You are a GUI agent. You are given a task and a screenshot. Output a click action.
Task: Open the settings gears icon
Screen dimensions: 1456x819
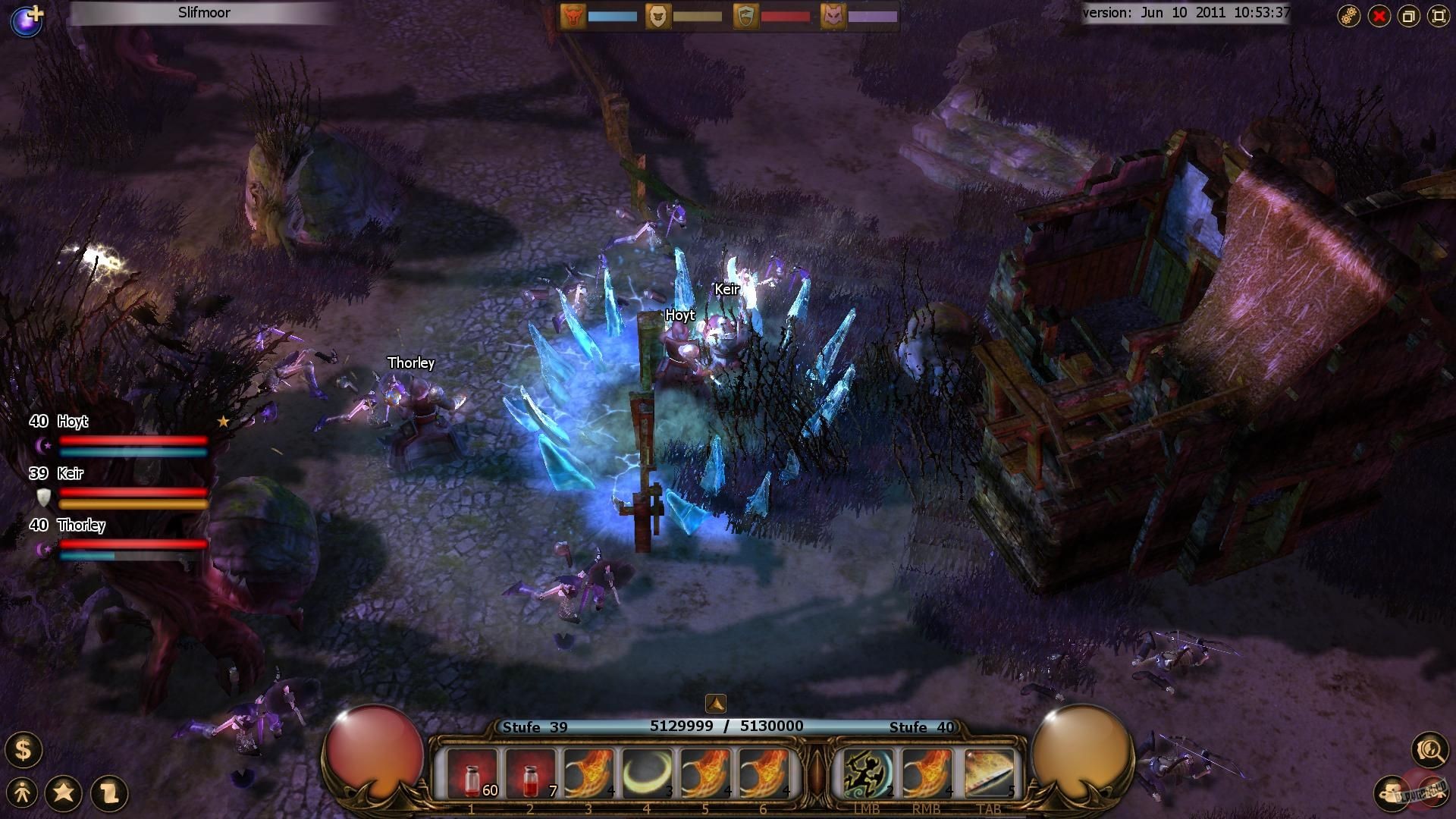pos(1351,15)
